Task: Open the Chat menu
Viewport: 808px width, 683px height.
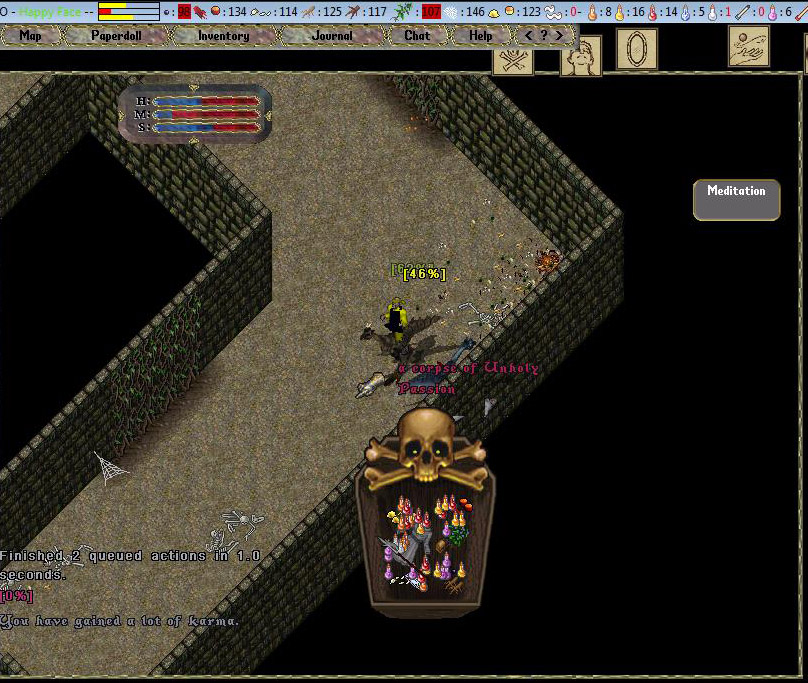Action: click(417, 35)
